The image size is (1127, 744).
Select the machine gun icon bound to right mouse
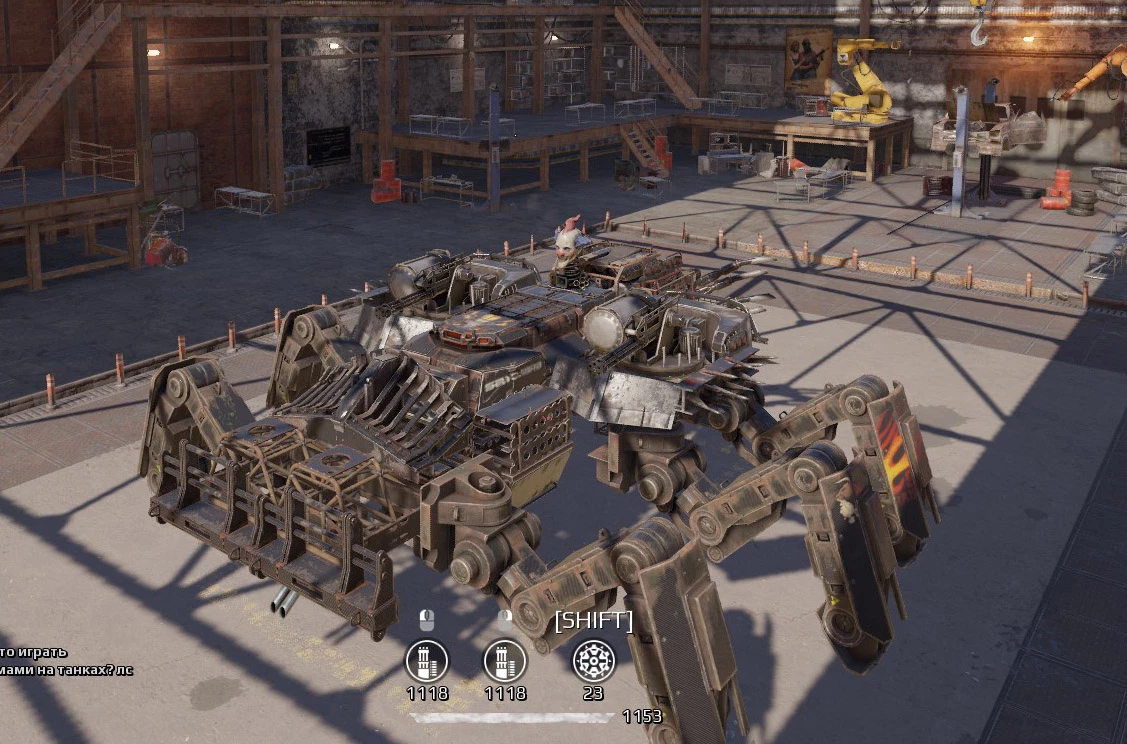505,661
